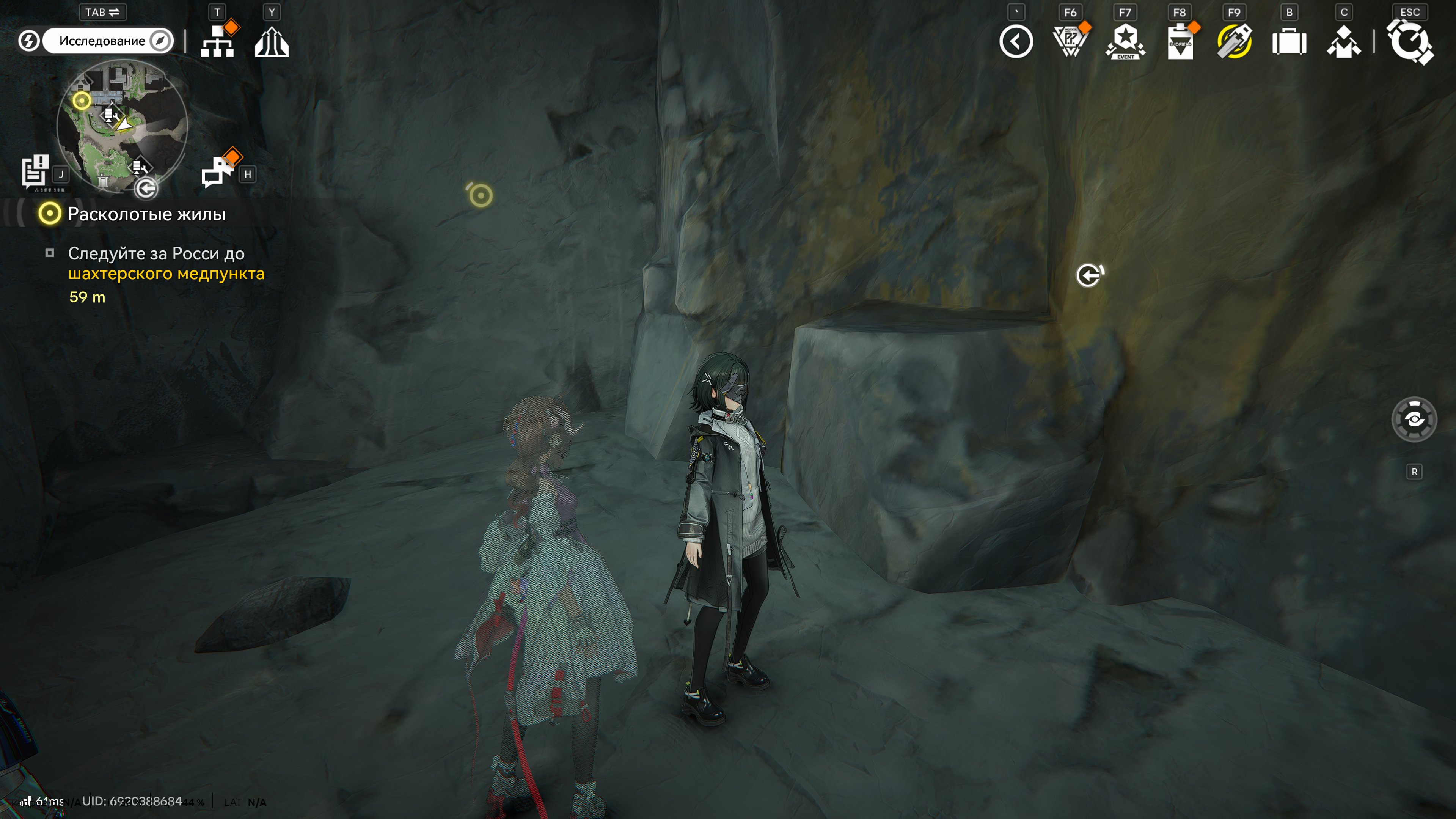Open the chat bubbles icon

218,171
